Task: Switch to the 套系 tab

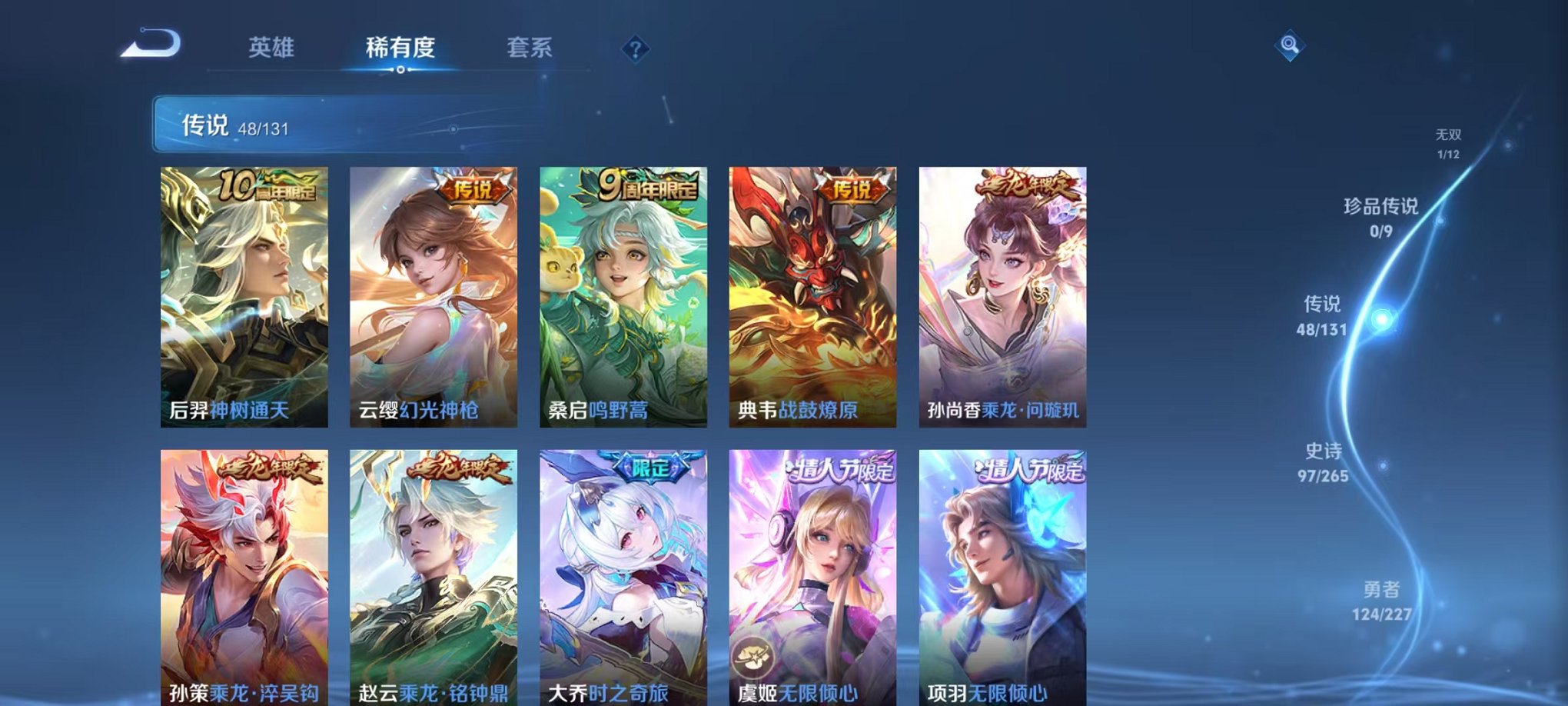Action: coord(538,48)
